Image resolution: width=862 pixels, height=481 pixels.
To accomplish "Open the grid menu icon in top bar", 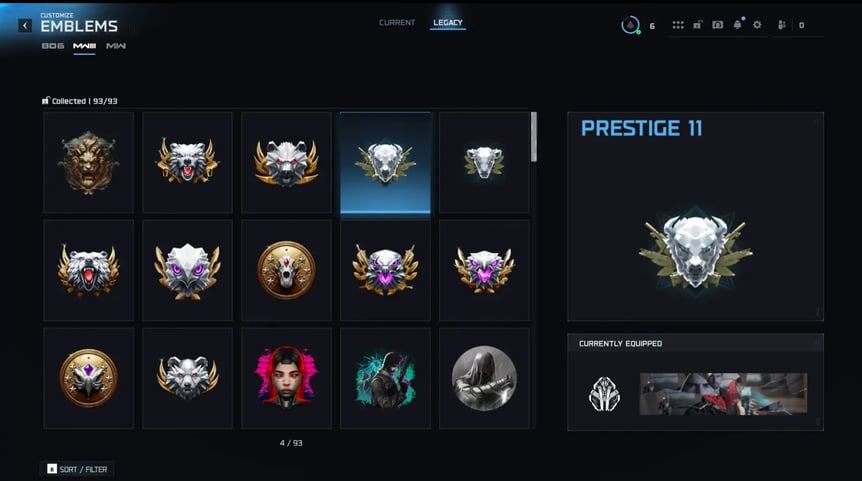I will click(x=678, y=25).
